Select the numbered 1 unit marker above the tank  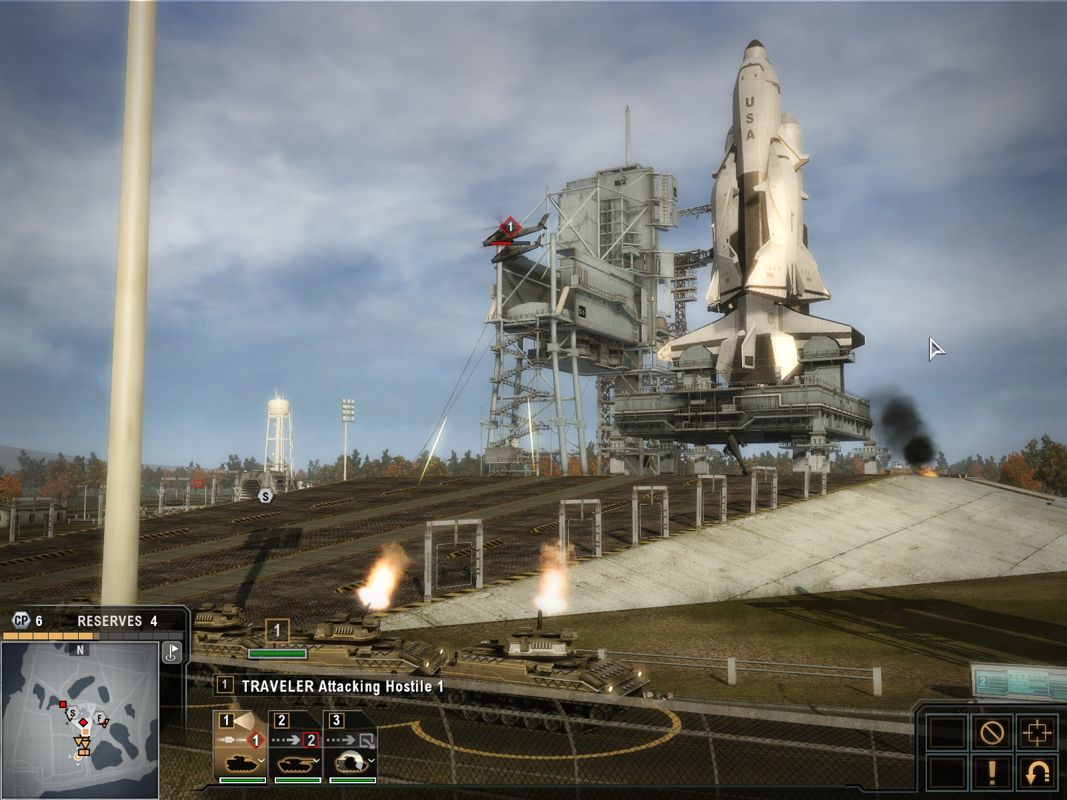pyautogui.click(x=277, y=631)
